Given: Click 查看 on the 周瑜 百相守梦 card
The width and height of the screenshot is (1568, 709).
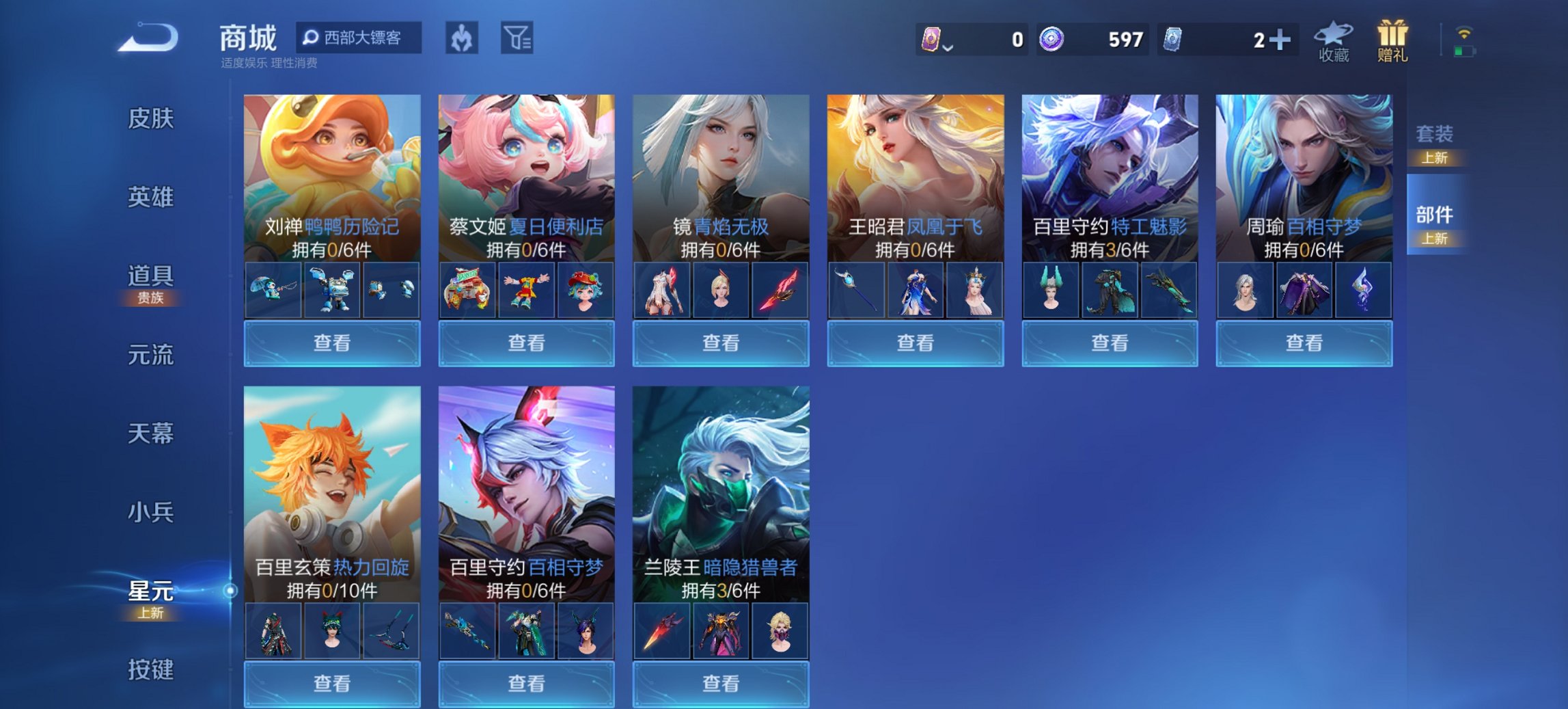Looking at the screenshot, I should tap(1304, 342).
